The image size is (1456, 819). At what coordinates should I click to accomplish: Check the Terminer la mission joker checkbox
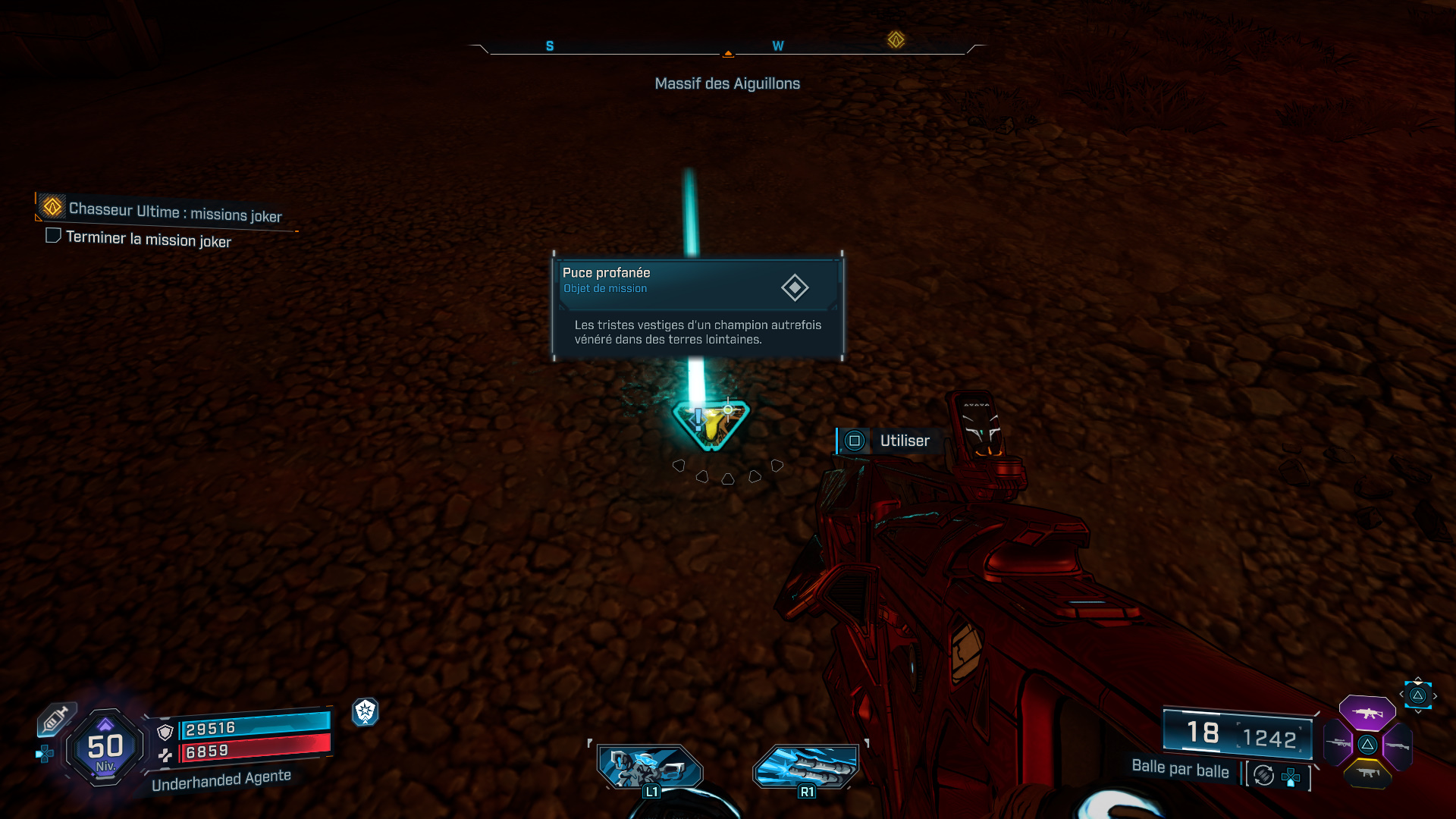click(53, 236)
